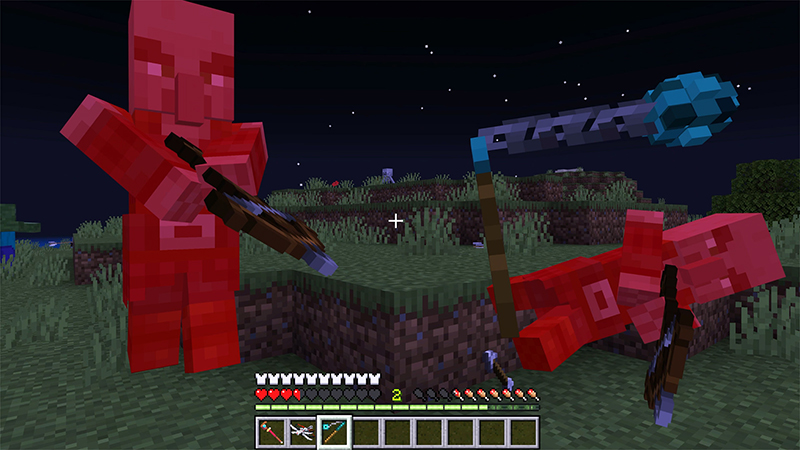The height and width of the screenshot is (450, 800).
Task: Select the red staff hotbar slot
Action: [272, 431]
